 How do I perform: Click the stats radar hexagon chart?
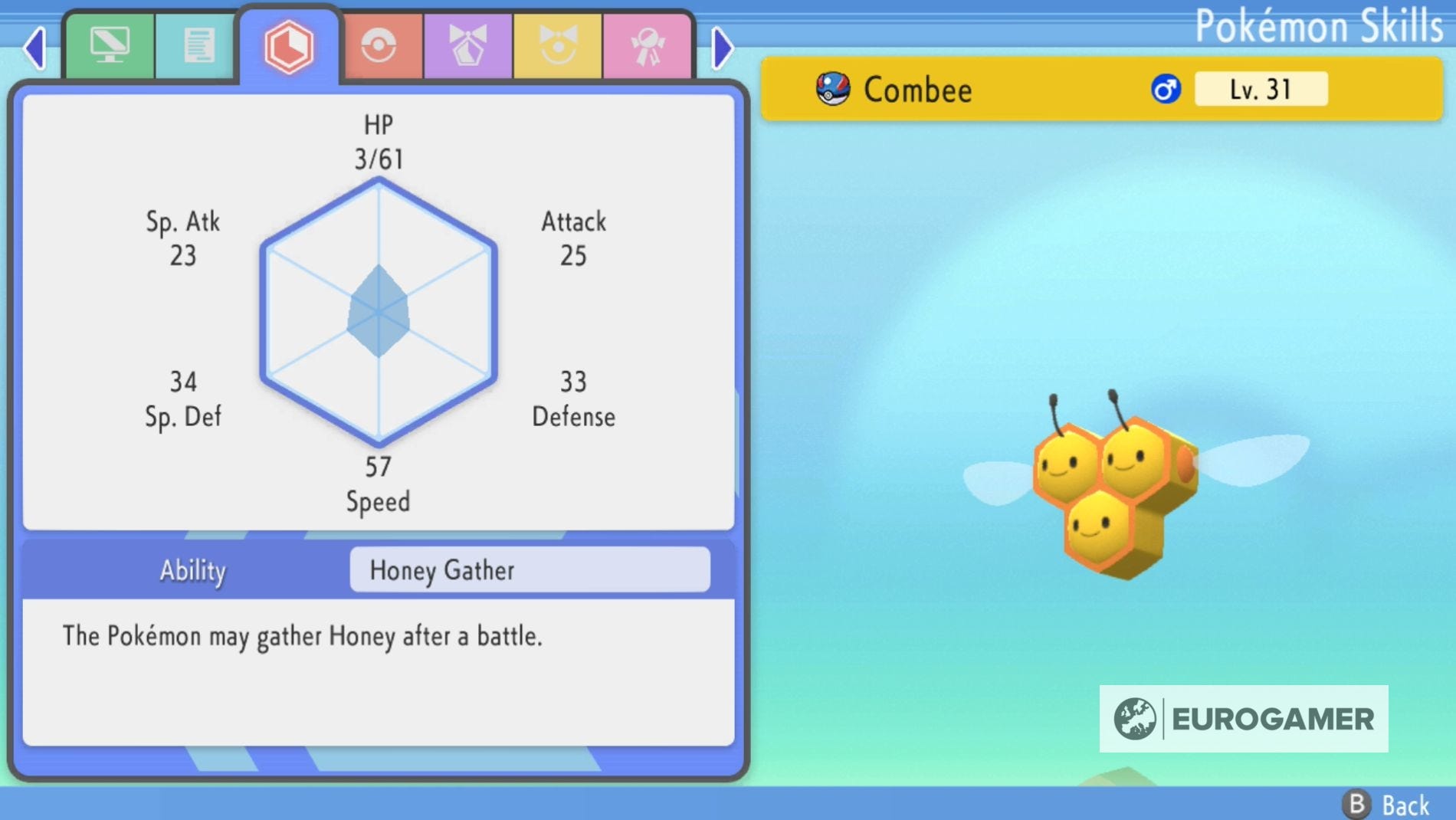(377, 314)
